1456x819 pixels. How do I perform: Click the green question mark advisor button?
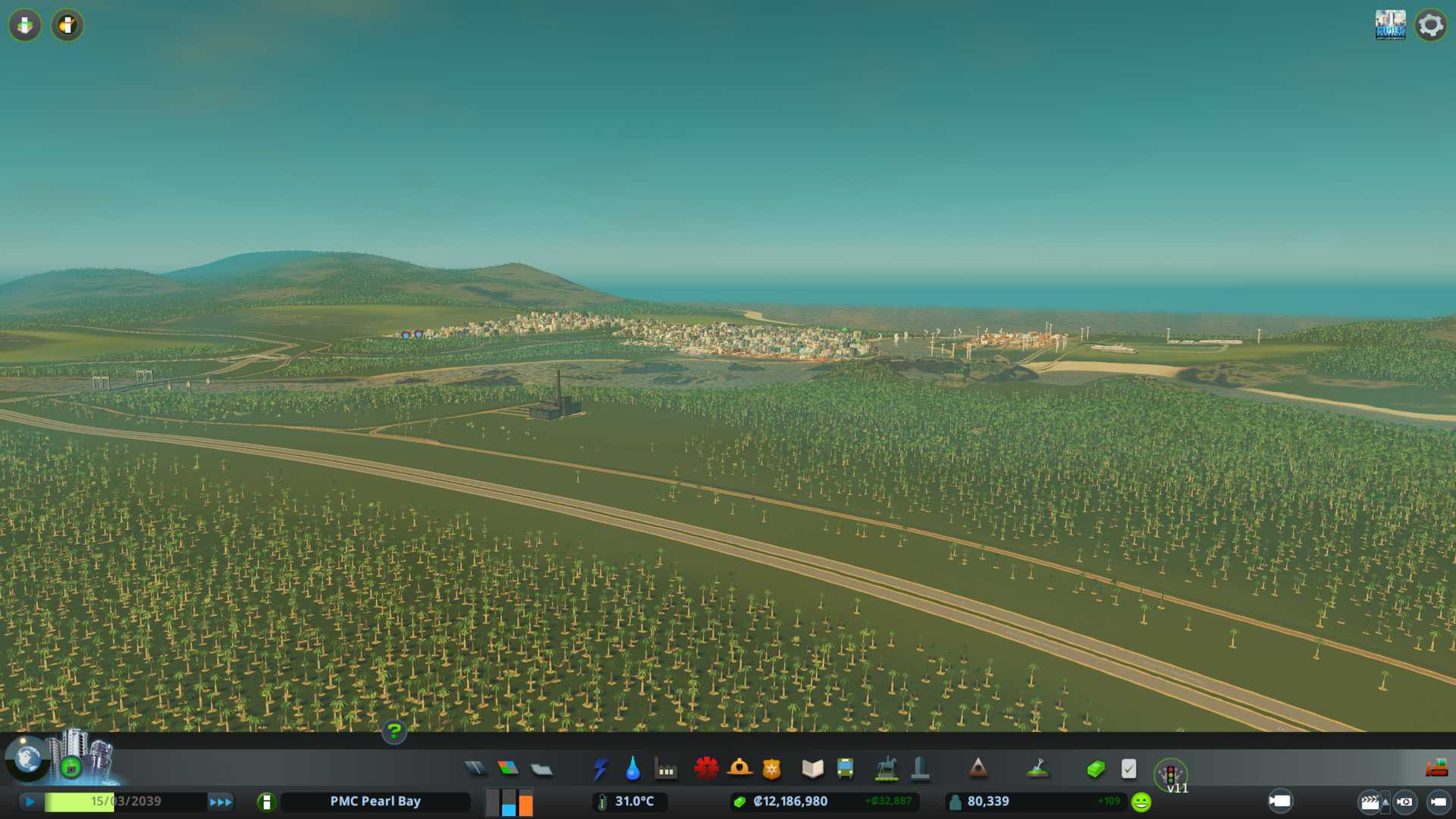[x=394, y=732]
